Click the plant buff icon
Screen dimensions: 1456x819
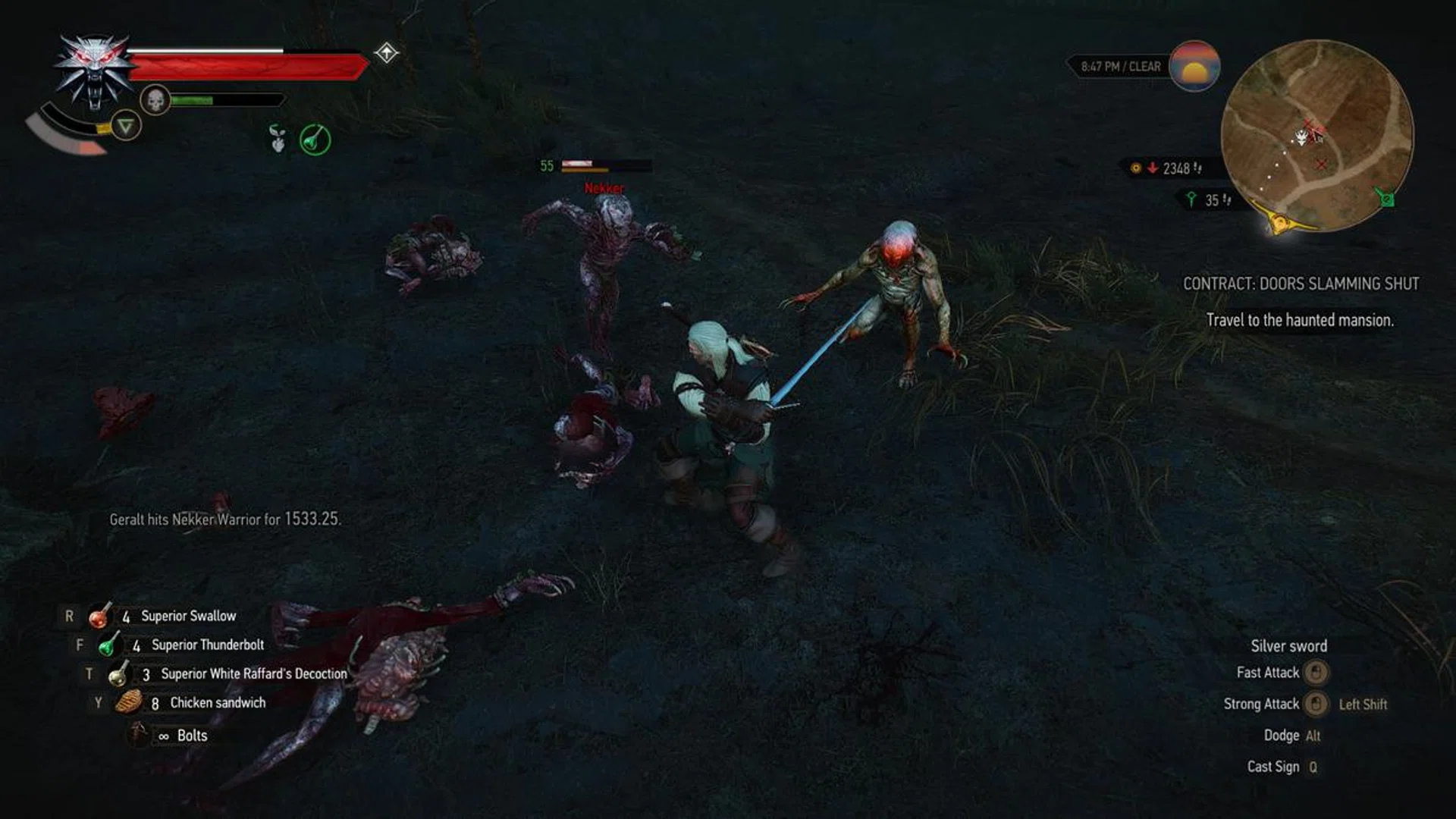278,139
